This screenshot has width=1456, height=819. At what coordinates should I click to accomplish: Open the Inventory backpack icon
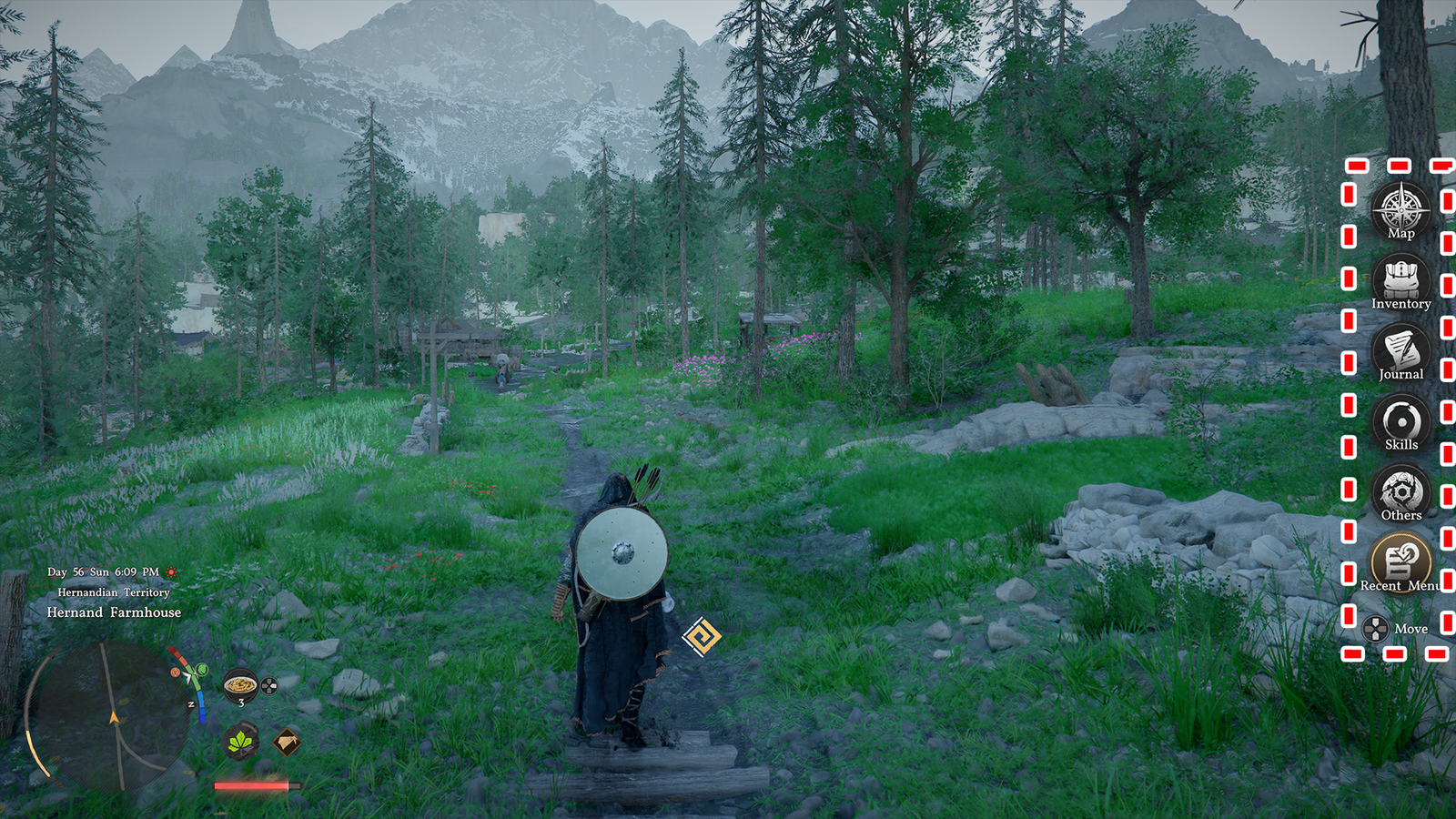click(1400, 278)
